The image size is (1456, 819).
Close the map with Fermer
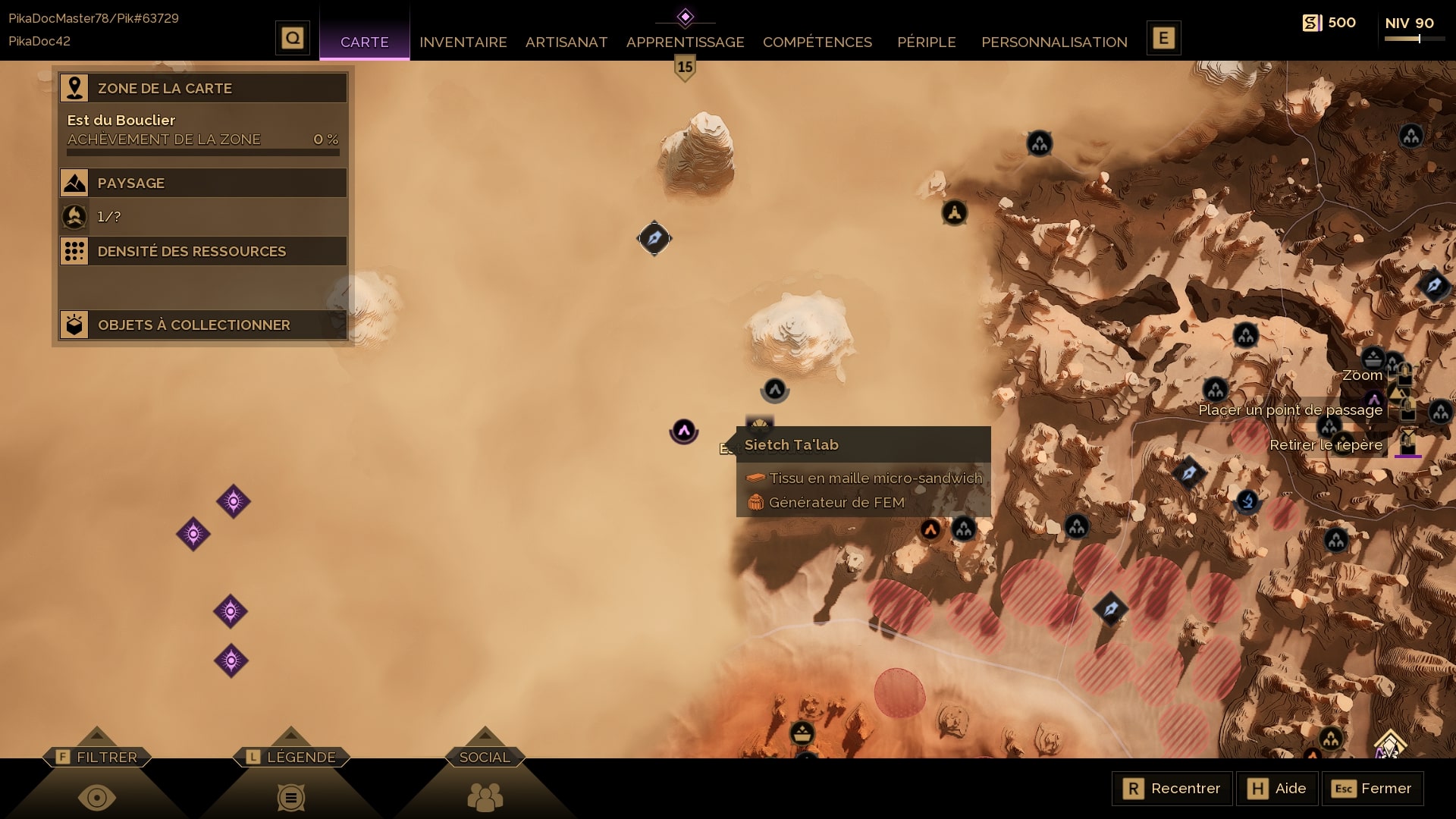tap(1372, 789)
